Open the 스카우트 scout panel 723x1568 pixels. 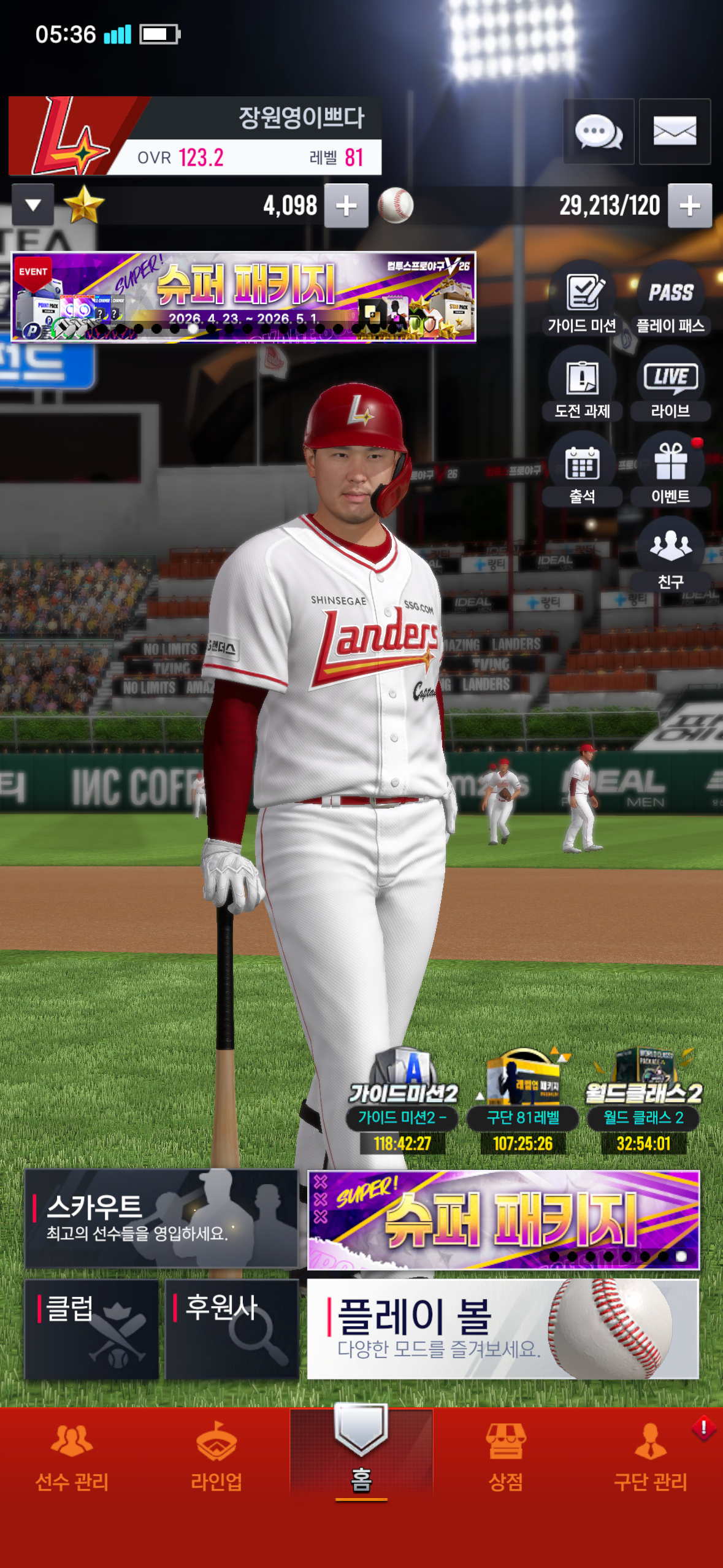pos(161,1218)
